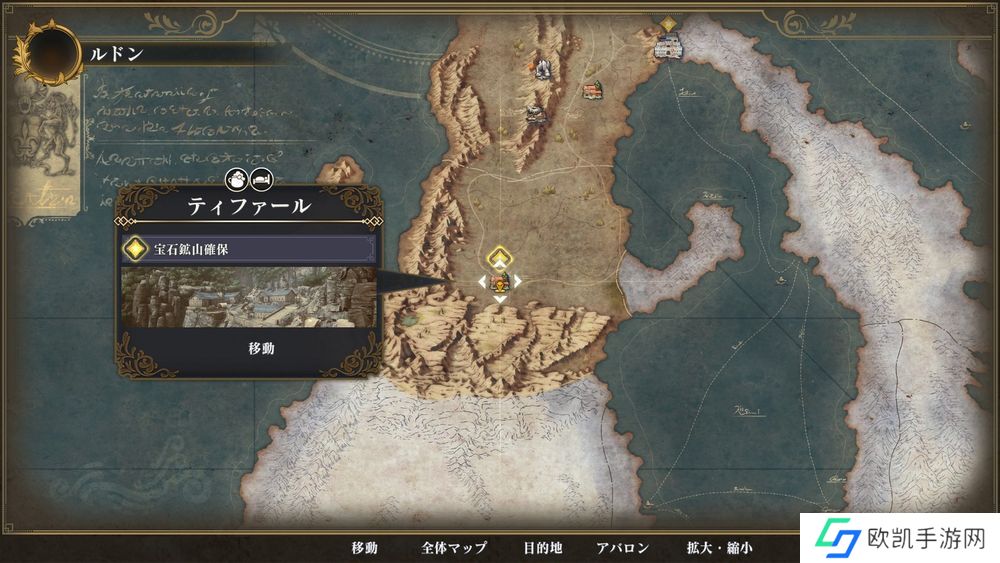Jump to アバロン from the bottom bar
Viewport: 1000px width, 563px height.
pyautogui.click(x=623, y=547)
